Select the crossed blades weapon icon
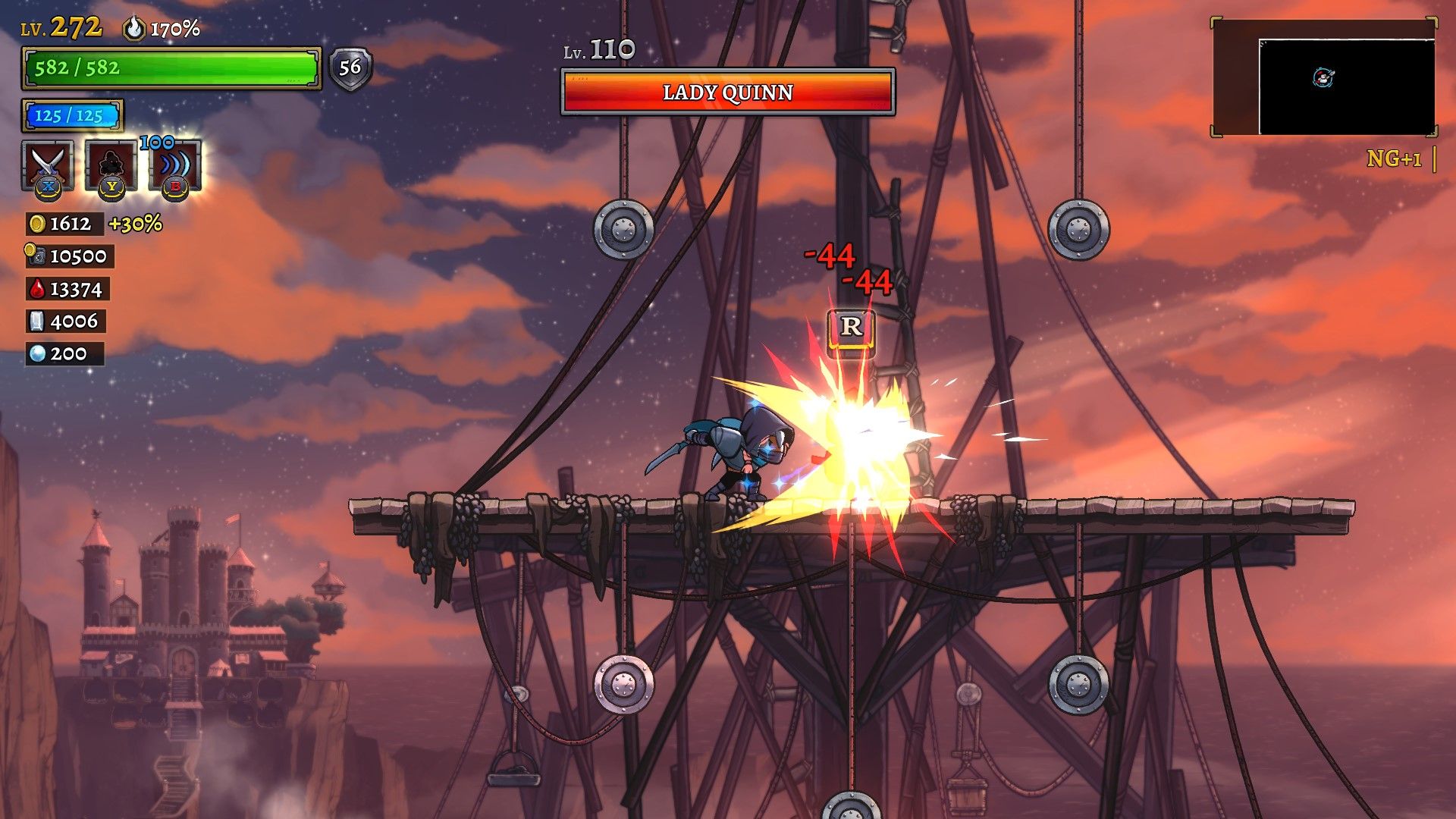 point(48,165)
